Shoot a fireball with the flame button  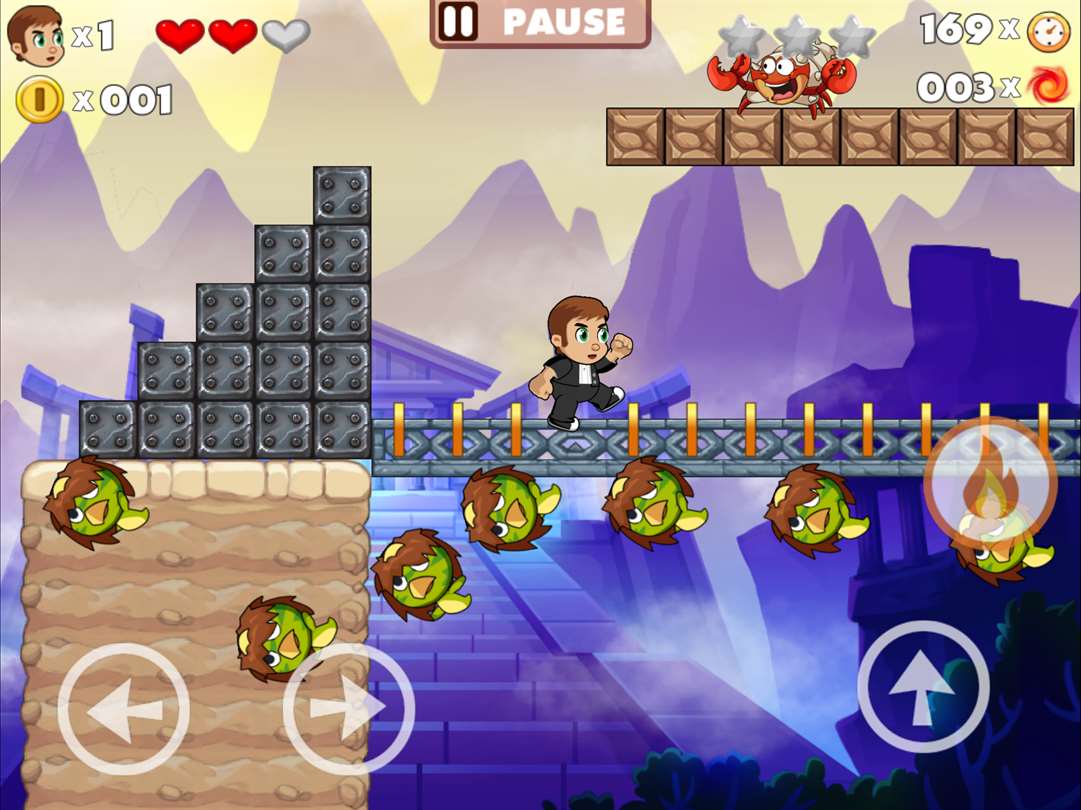(989, 484)
